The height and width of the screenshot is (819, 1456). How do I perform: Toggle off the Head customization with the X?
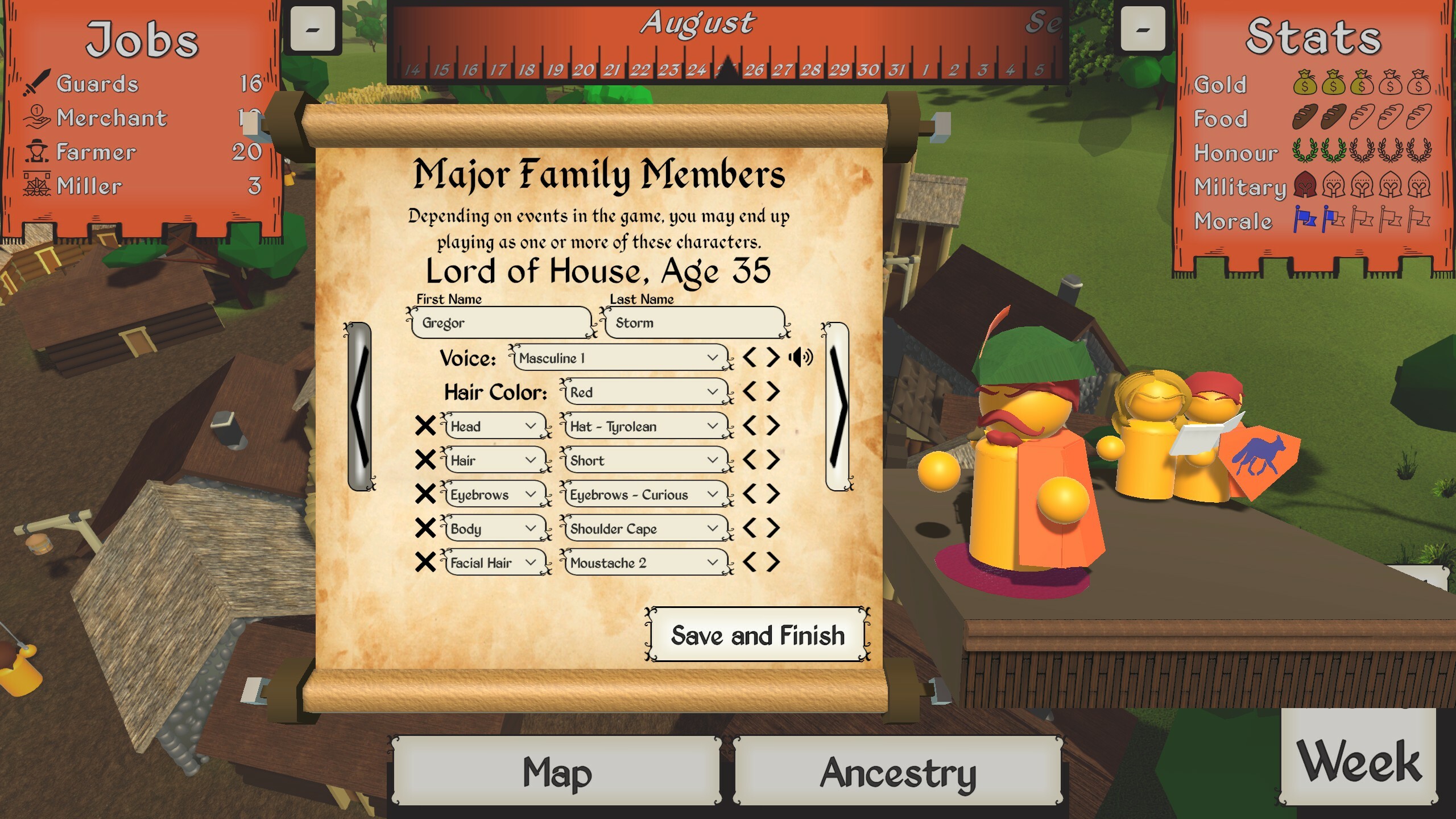pos(425,425)
